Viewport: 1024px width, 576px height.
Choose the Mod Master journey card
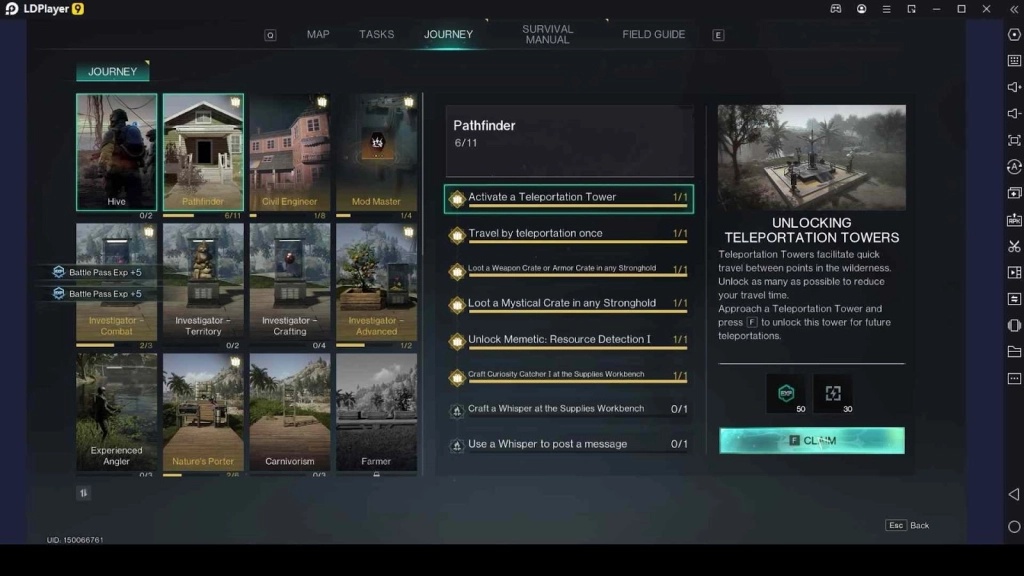(x=376, y=151)
